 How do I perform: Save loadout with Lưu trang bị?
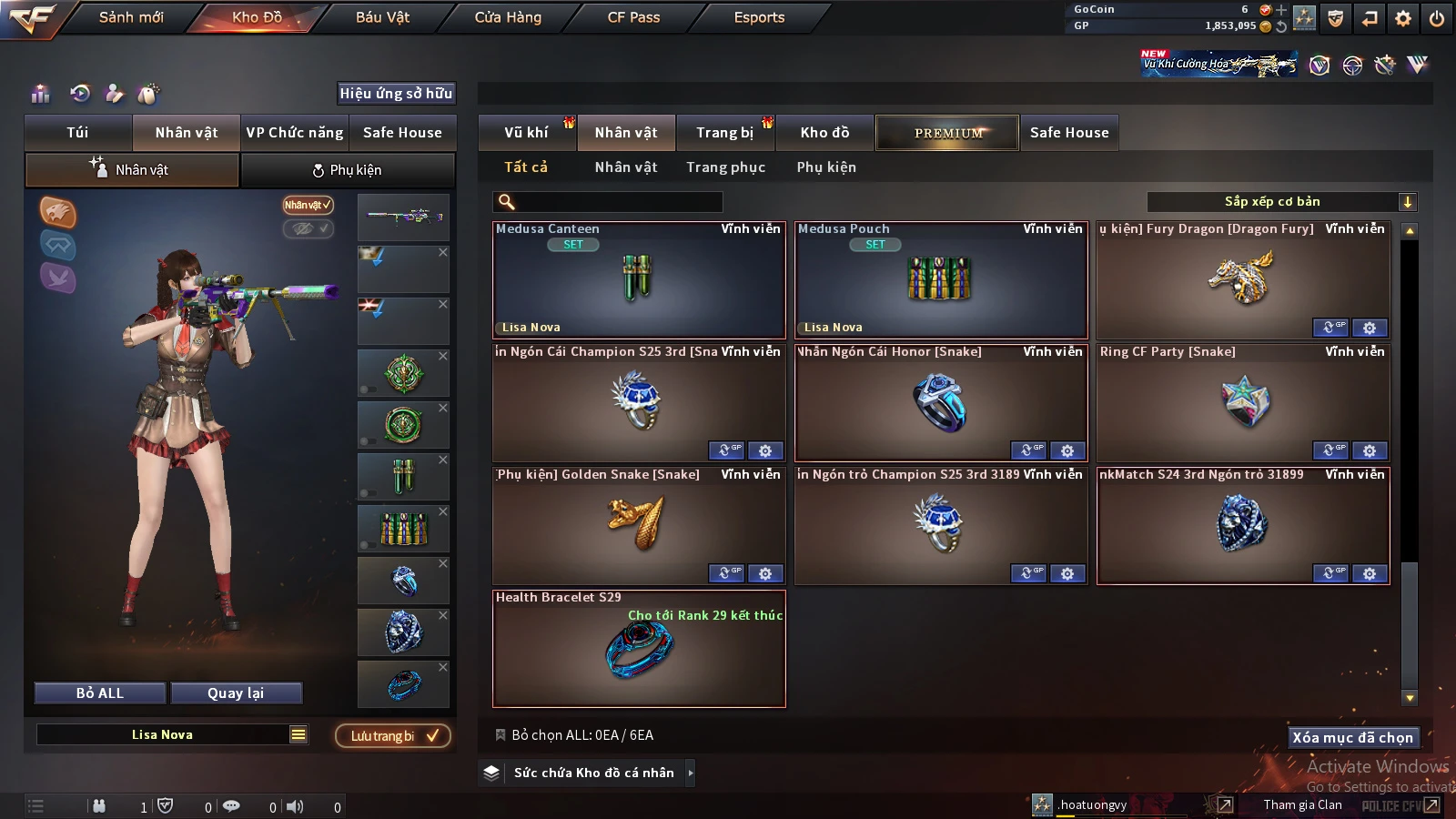pyautogui.click(x=393, y=736)
